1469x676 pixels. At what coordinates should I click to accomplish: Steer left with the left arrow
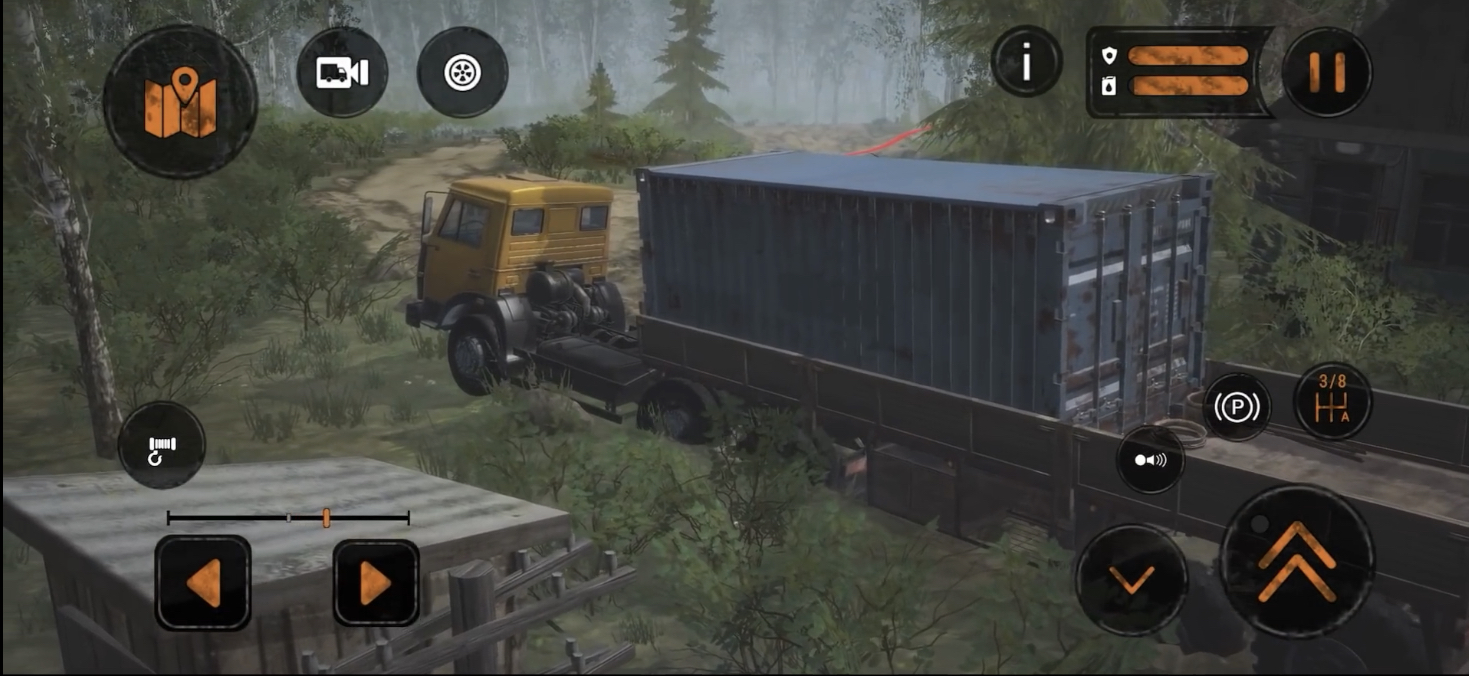(203, 583)
